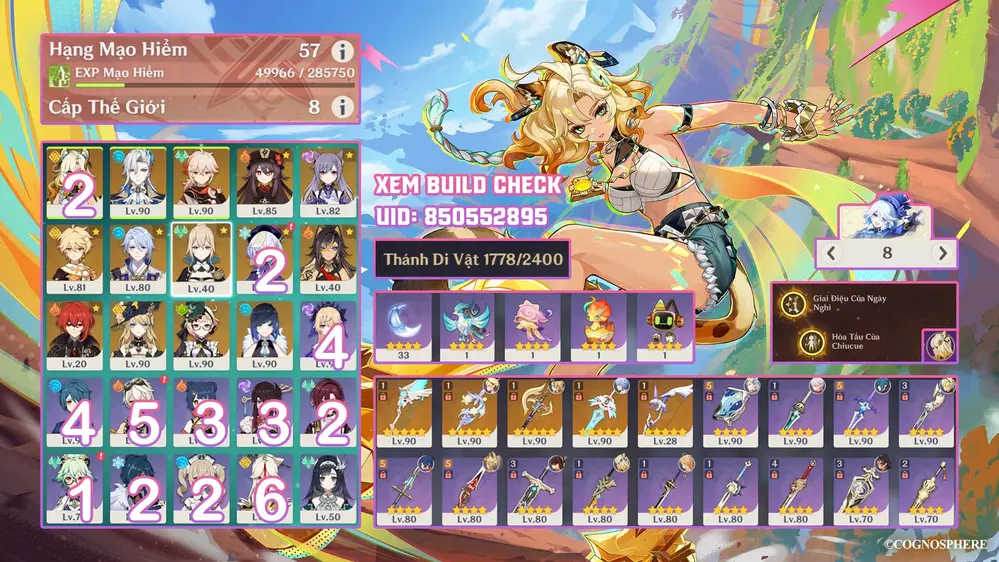Image resolution: width=999 pixels, height=562 pixels.
Task: Click the previous arrow beside number 8
Action: click(x=830, y=254)
